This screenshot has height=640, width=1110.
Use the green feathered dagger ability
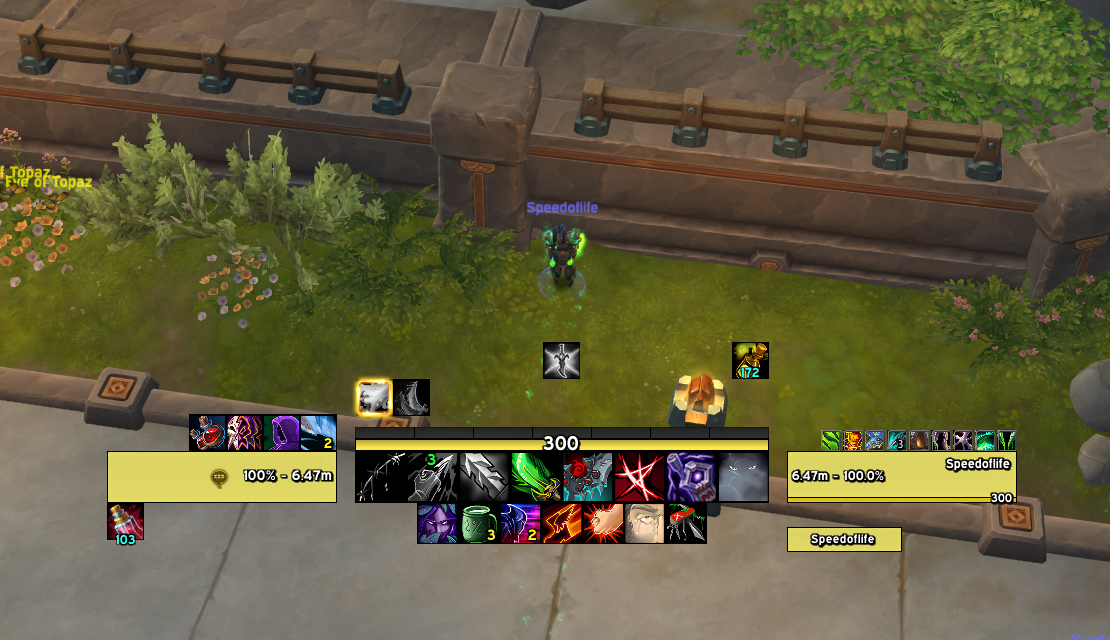click(x=536, y=477)
